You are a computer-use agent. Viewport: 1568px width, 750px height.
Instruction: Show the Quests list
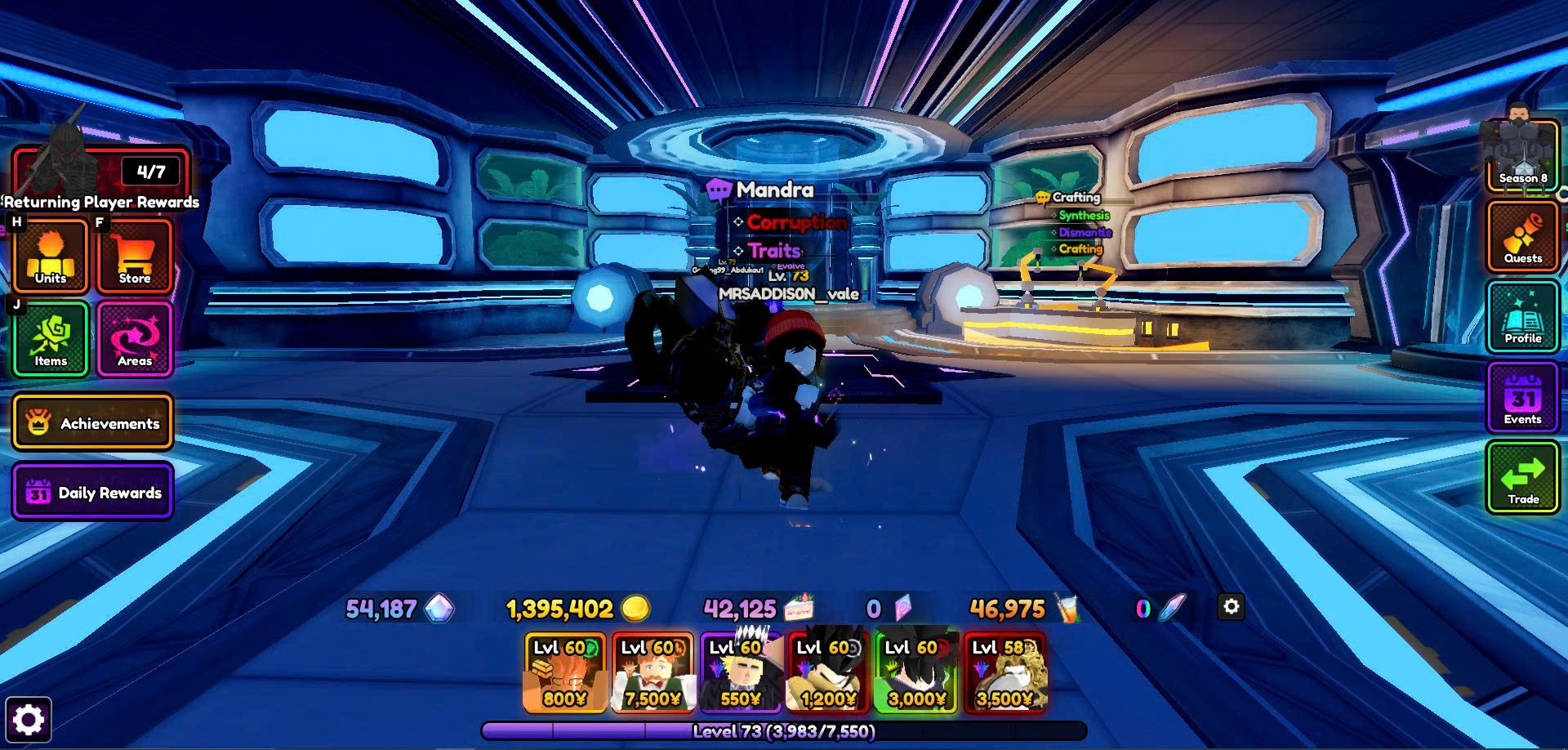click(x=1522, y=237)
